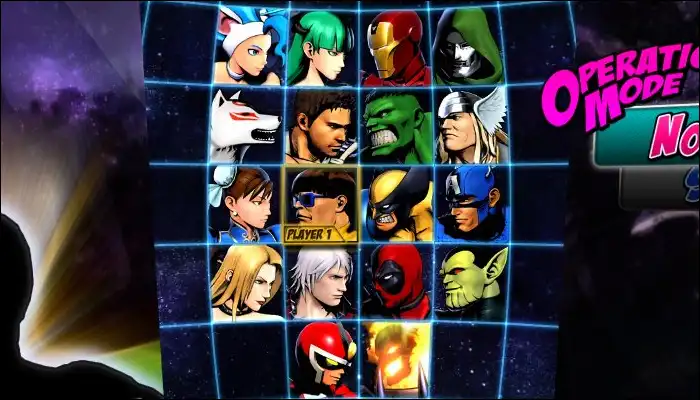Viewport: 700px width, 400px height.
Task: Pick blonde-haired Trish
Action: click(245, 282)
